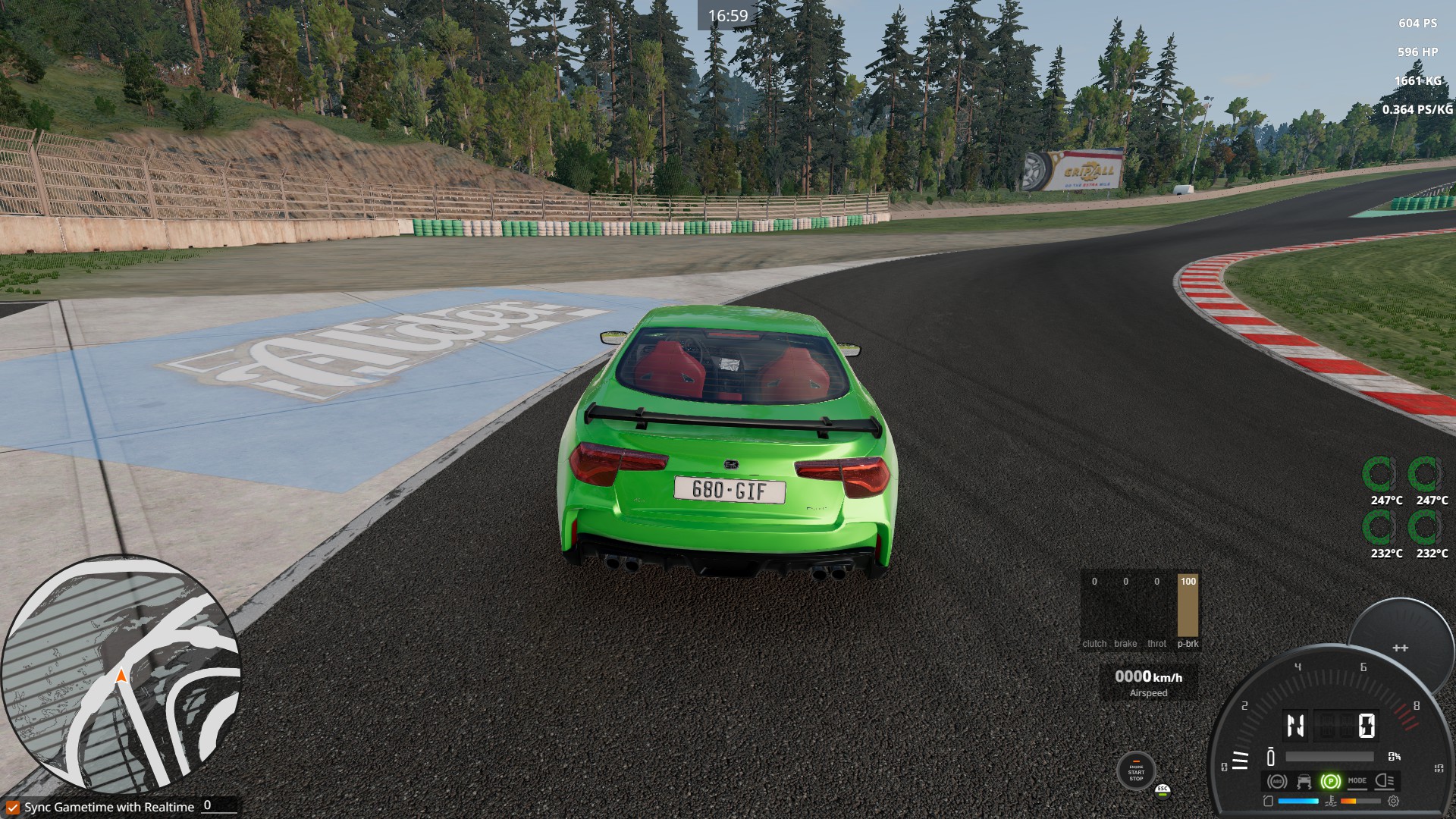The height and width of the screenshot is (819, 1456).
Task: Click the traction control car icon
Action: tap(1304, 781)
